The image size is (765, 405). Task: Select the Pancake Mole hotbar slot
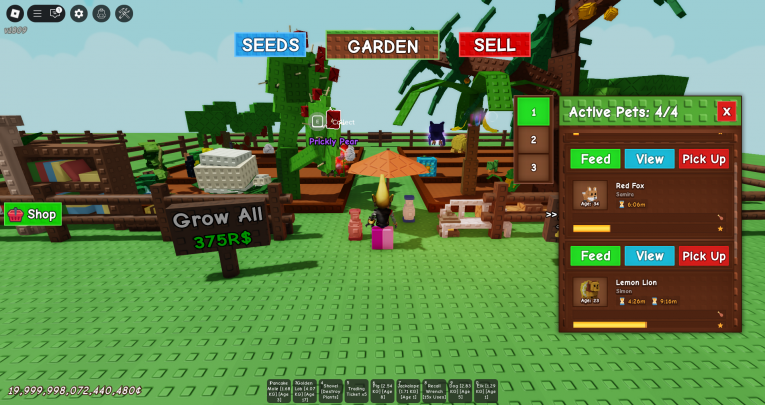(x=278, y=391)
